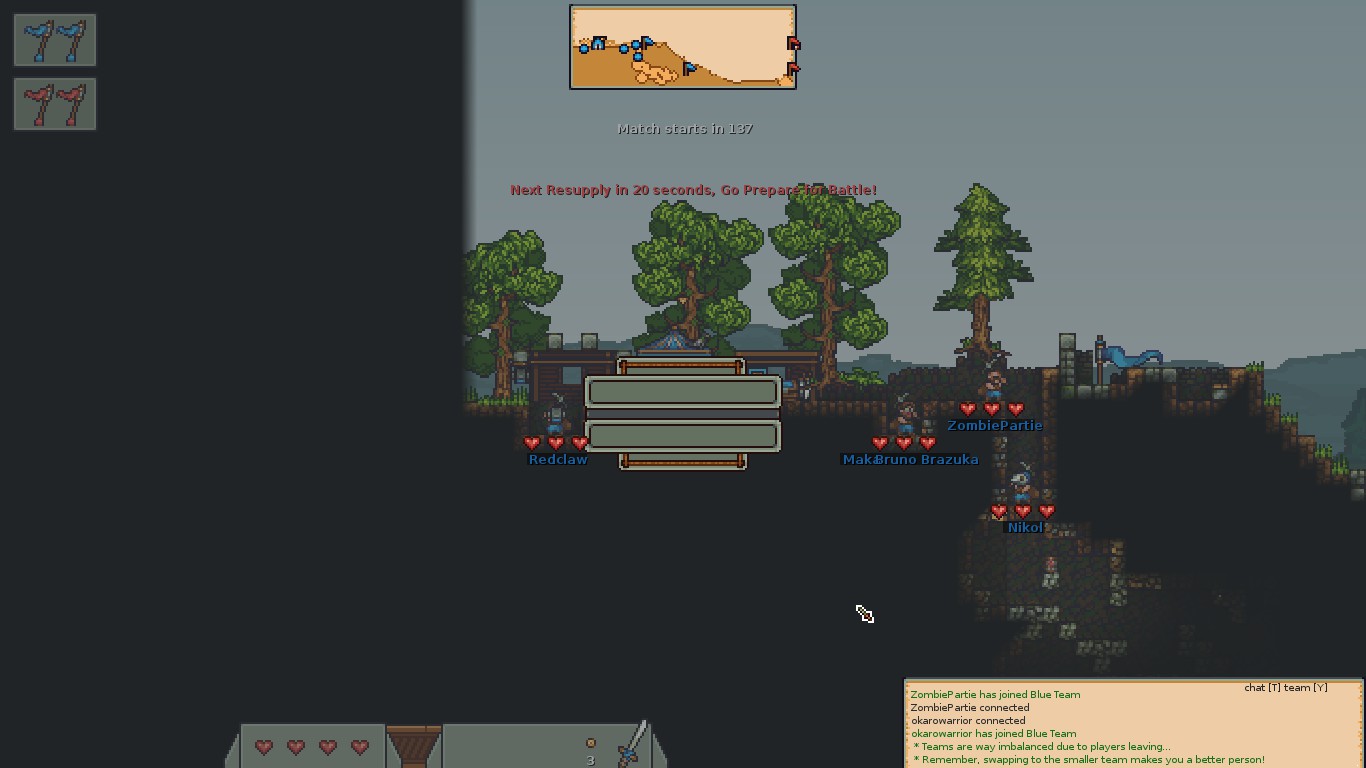This screenshot has height=768, width=1366.
Task: Click the knight sword icon in the HUD
Action: click(633, 746)
